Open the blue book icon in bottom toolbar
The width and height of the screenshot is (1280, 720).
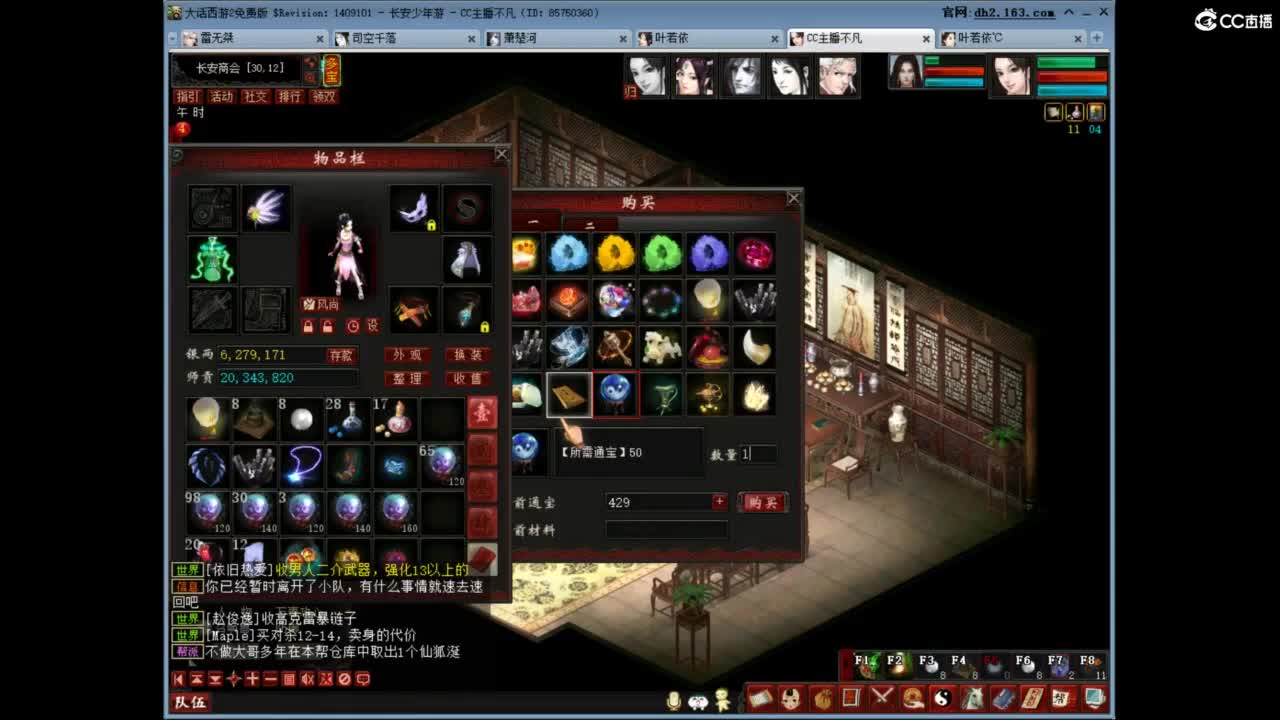tap(1004, 698)
